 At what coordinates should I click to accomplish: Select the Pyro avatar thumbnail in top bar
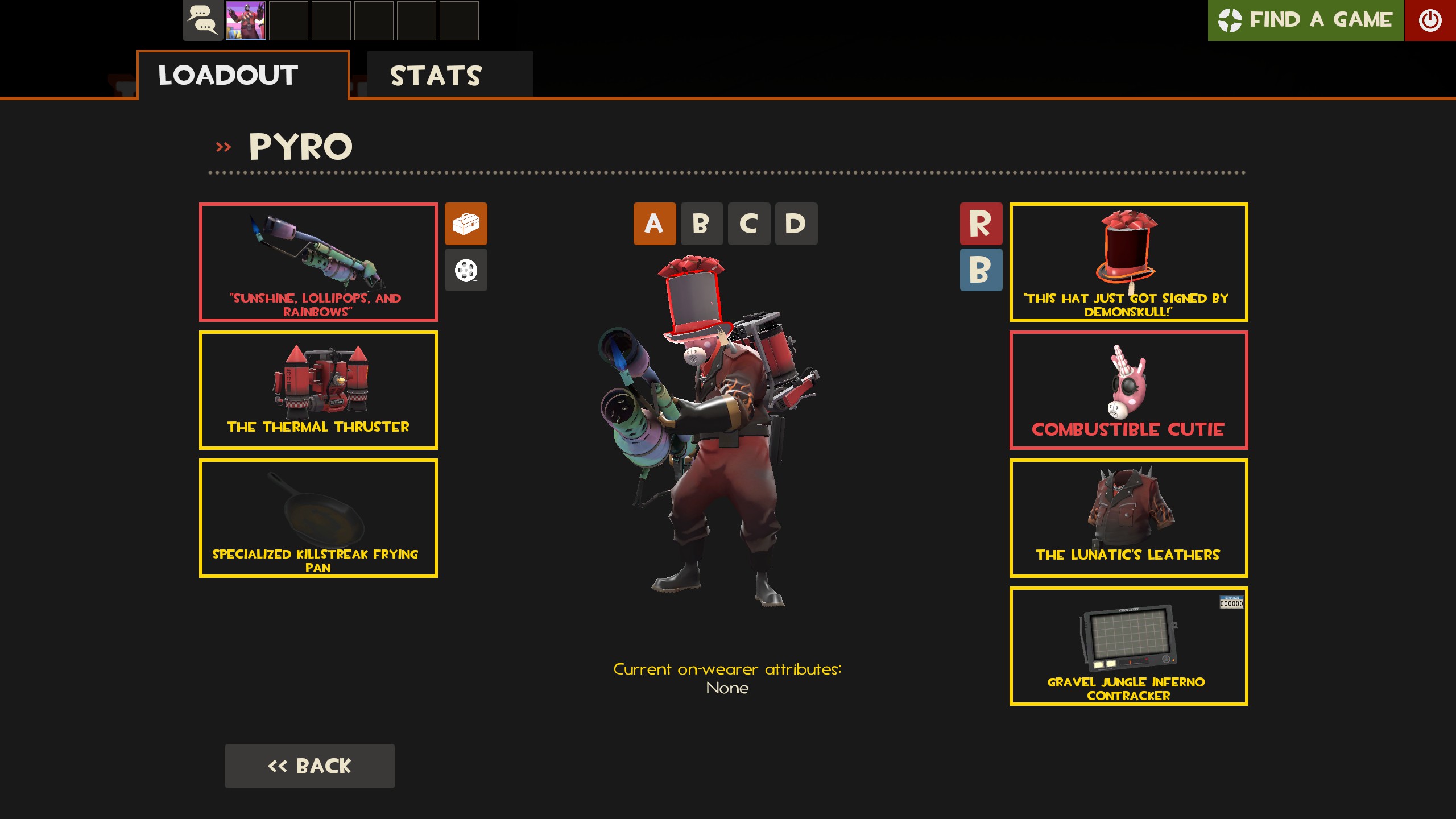pos(245,21)
